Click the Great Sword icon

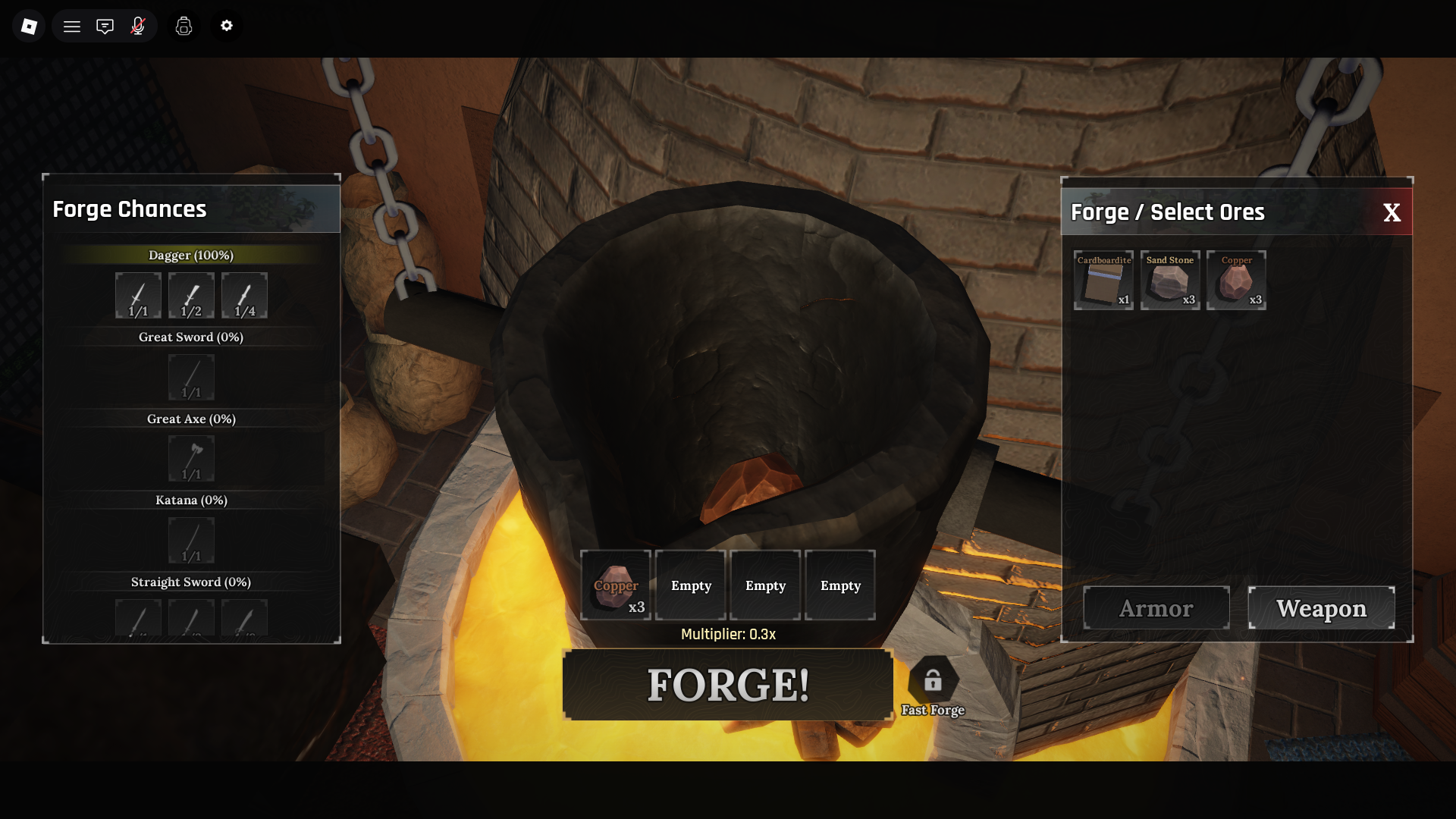click(x=190, y=377)
